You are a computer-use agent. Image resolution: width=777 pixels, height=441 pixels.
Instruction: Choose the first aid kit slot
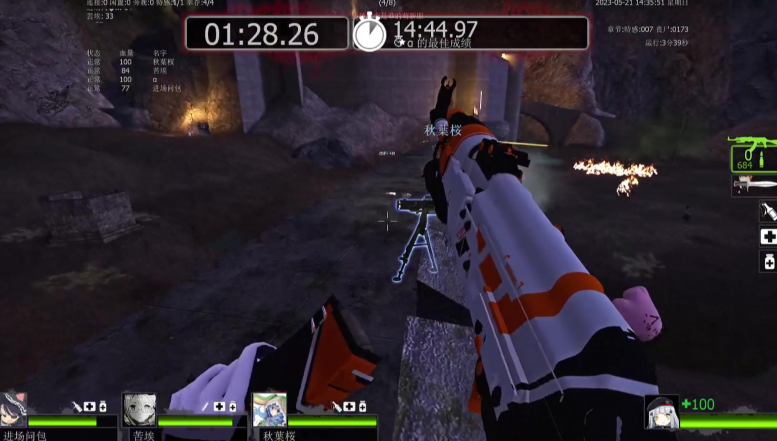768,237
